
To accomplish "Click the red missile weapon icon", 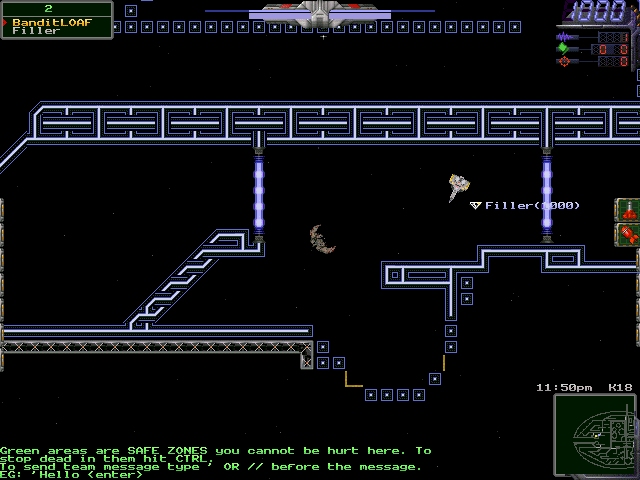I will (628, 234).
